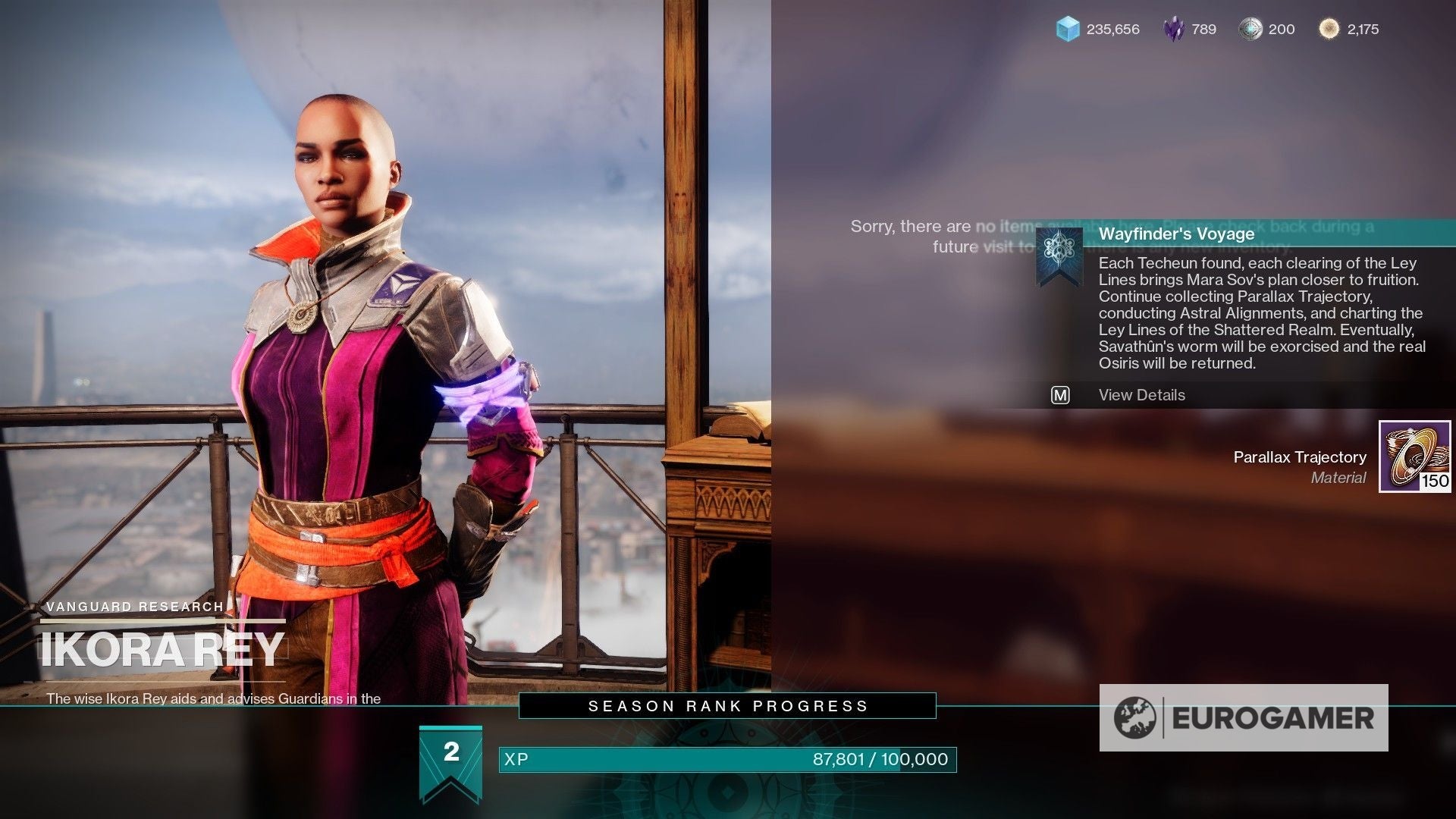Toggle the Vanguard Research reputation view
1456x819 pixels.
click(134, 606)
